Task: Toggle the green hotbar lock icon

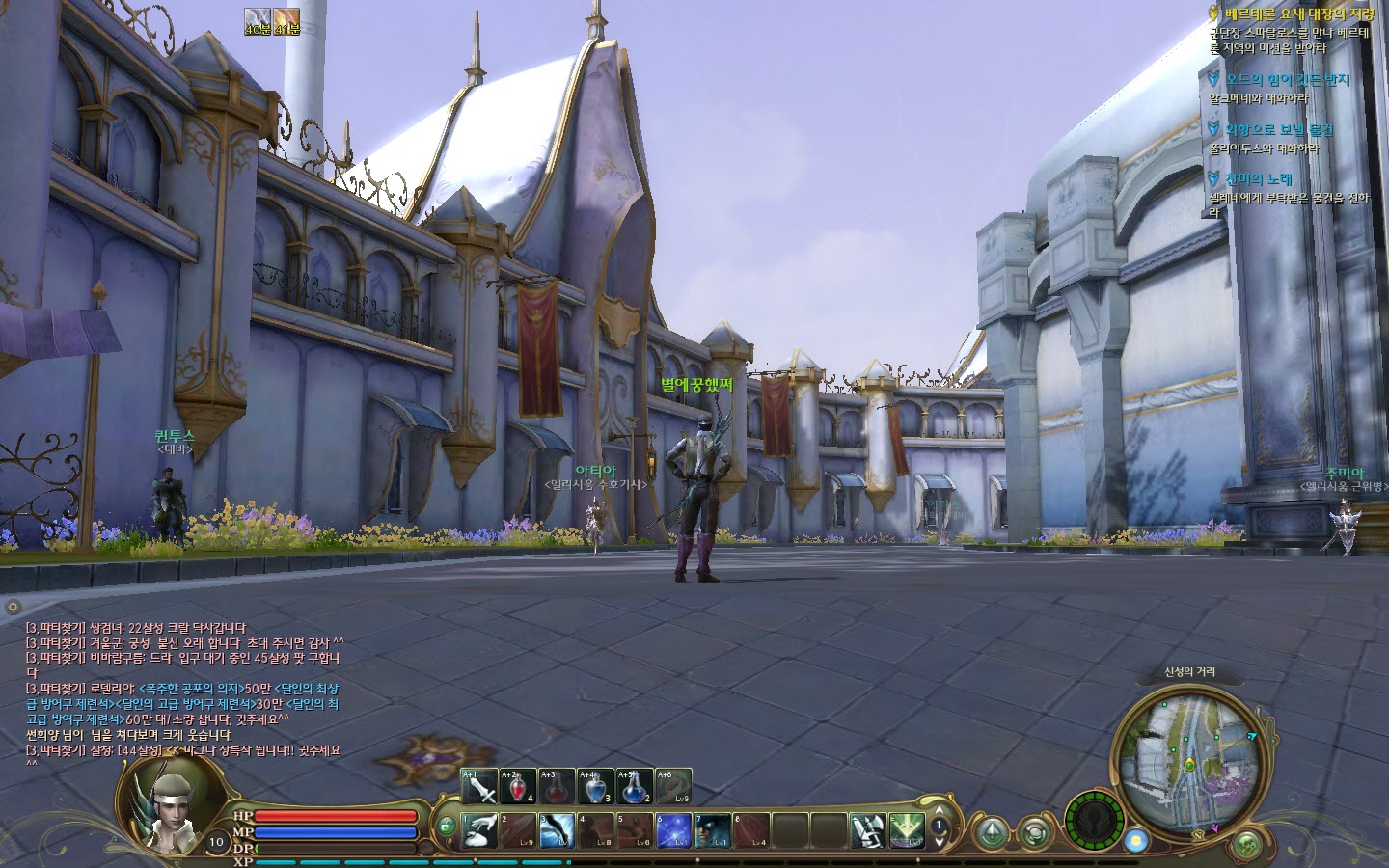Action: (x=447, y=827)
